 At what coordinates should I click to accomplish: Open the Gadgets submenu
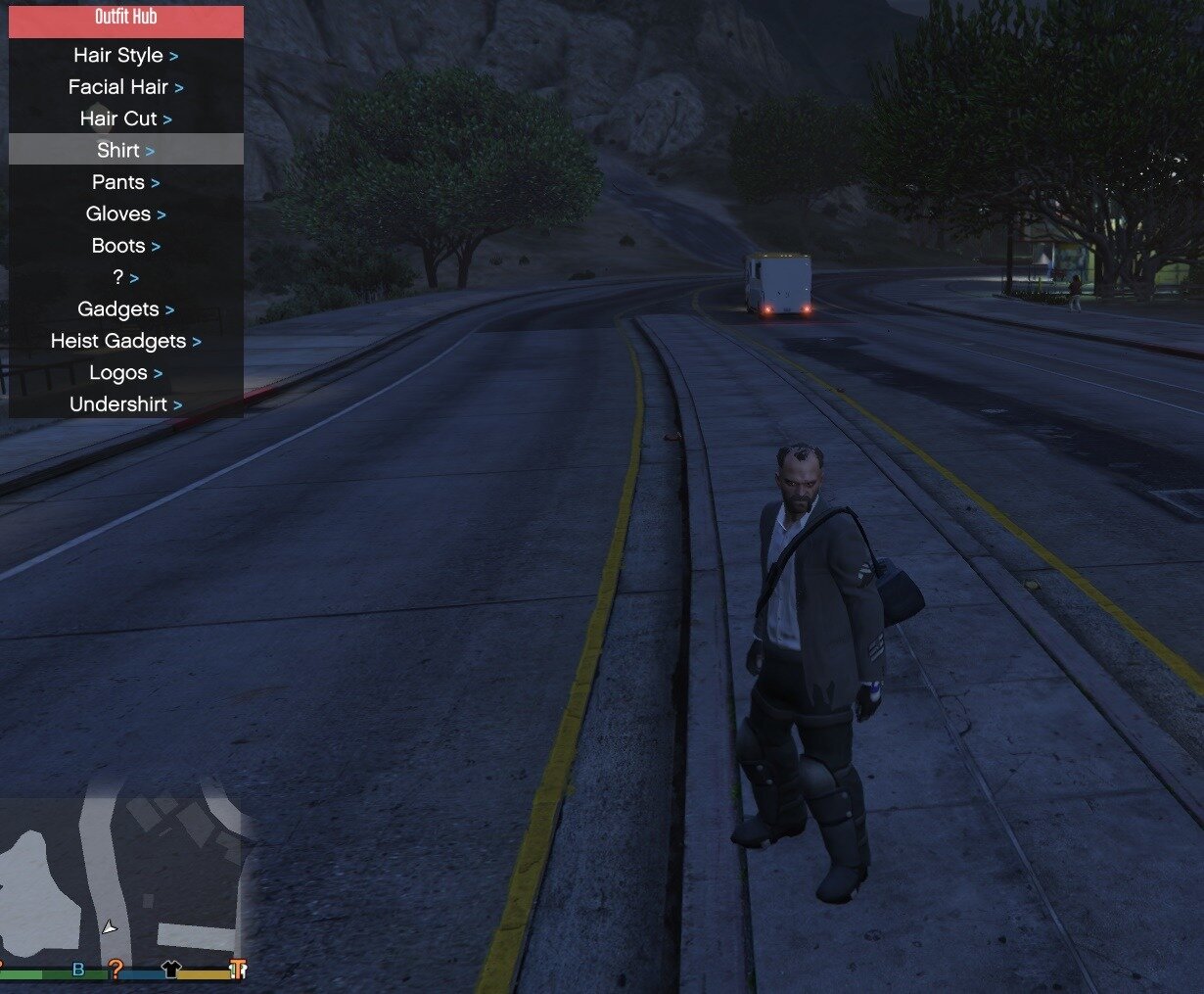click(x=125, y=309)
